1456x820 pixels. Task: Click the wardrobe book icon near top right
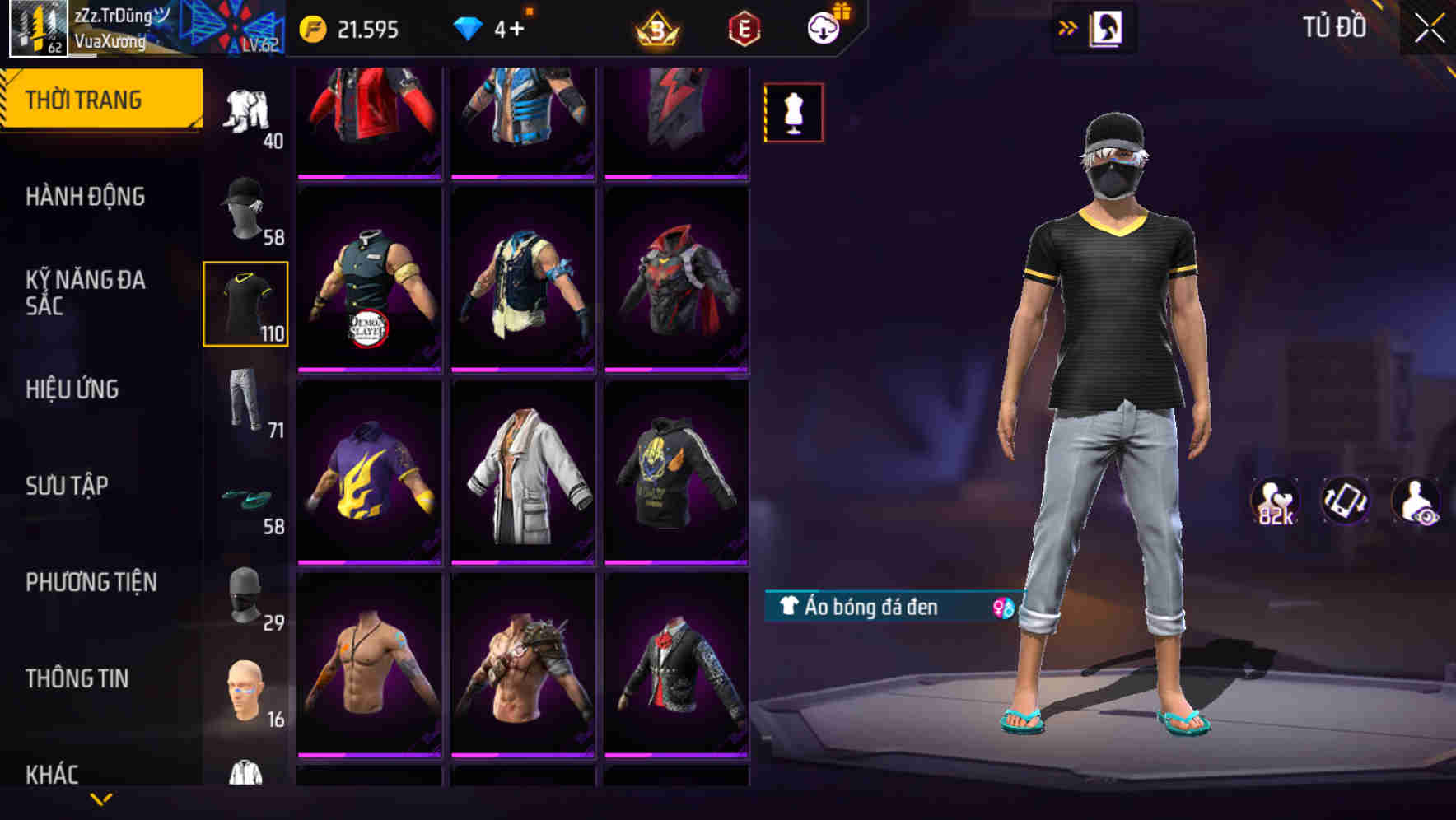click(x=1107, y=26)
